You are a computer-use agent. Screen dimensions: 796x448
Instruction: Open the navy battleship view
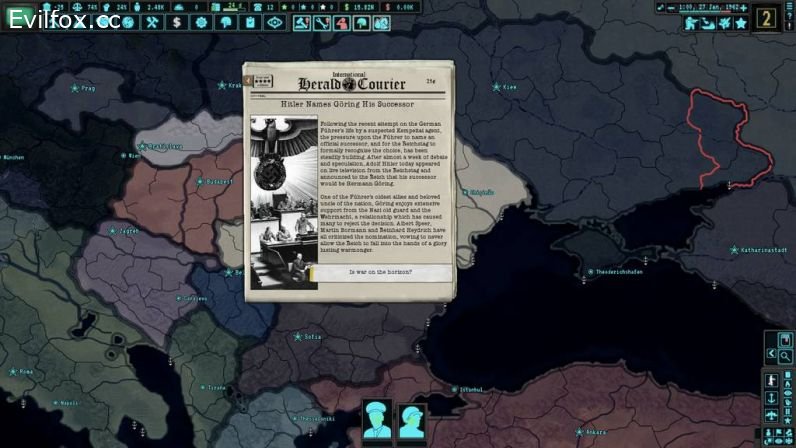709,22
